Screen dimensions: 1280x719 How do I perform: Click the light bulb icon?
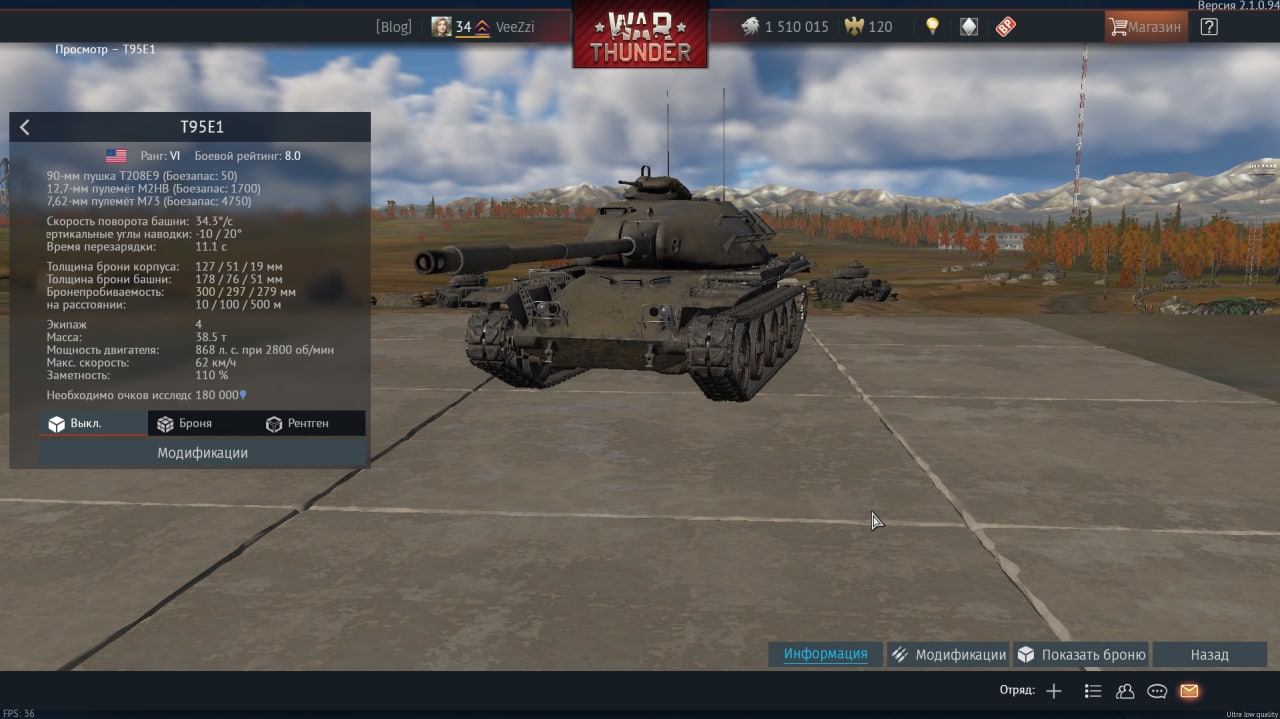pyautogui.click(x=932, y=27)
